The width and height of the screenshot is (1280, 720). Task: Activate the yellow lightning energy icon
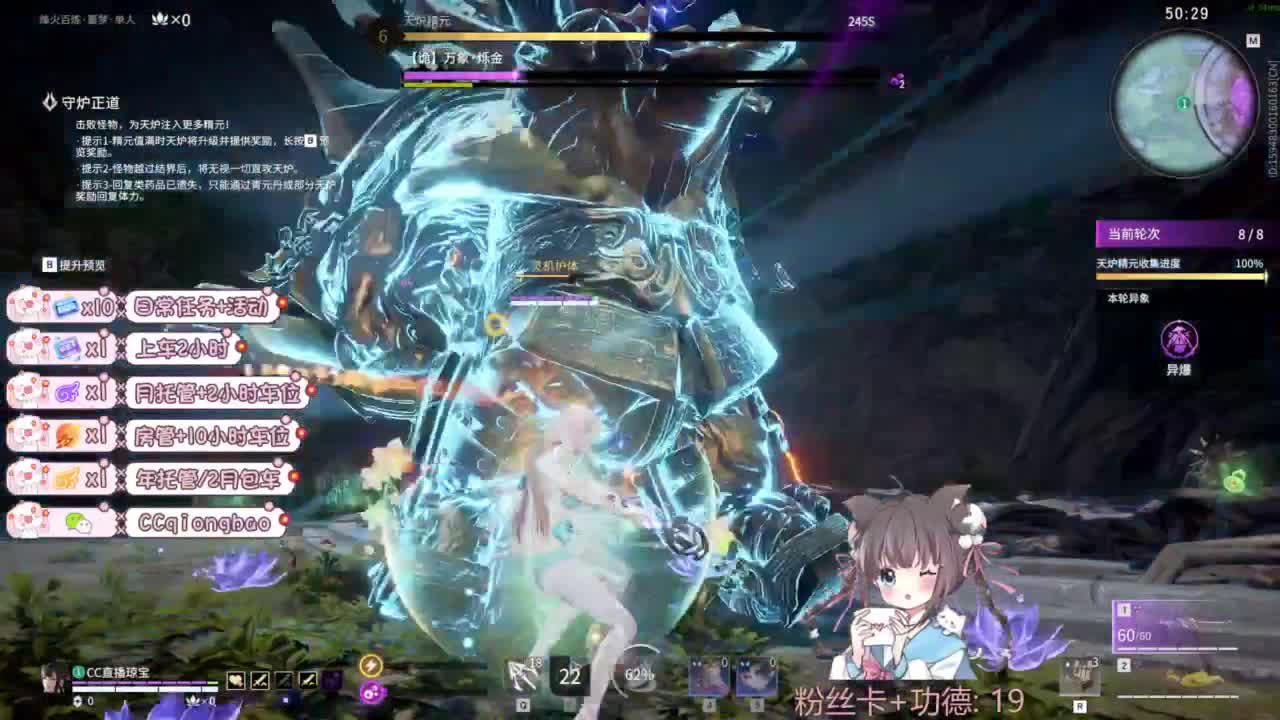371,666
